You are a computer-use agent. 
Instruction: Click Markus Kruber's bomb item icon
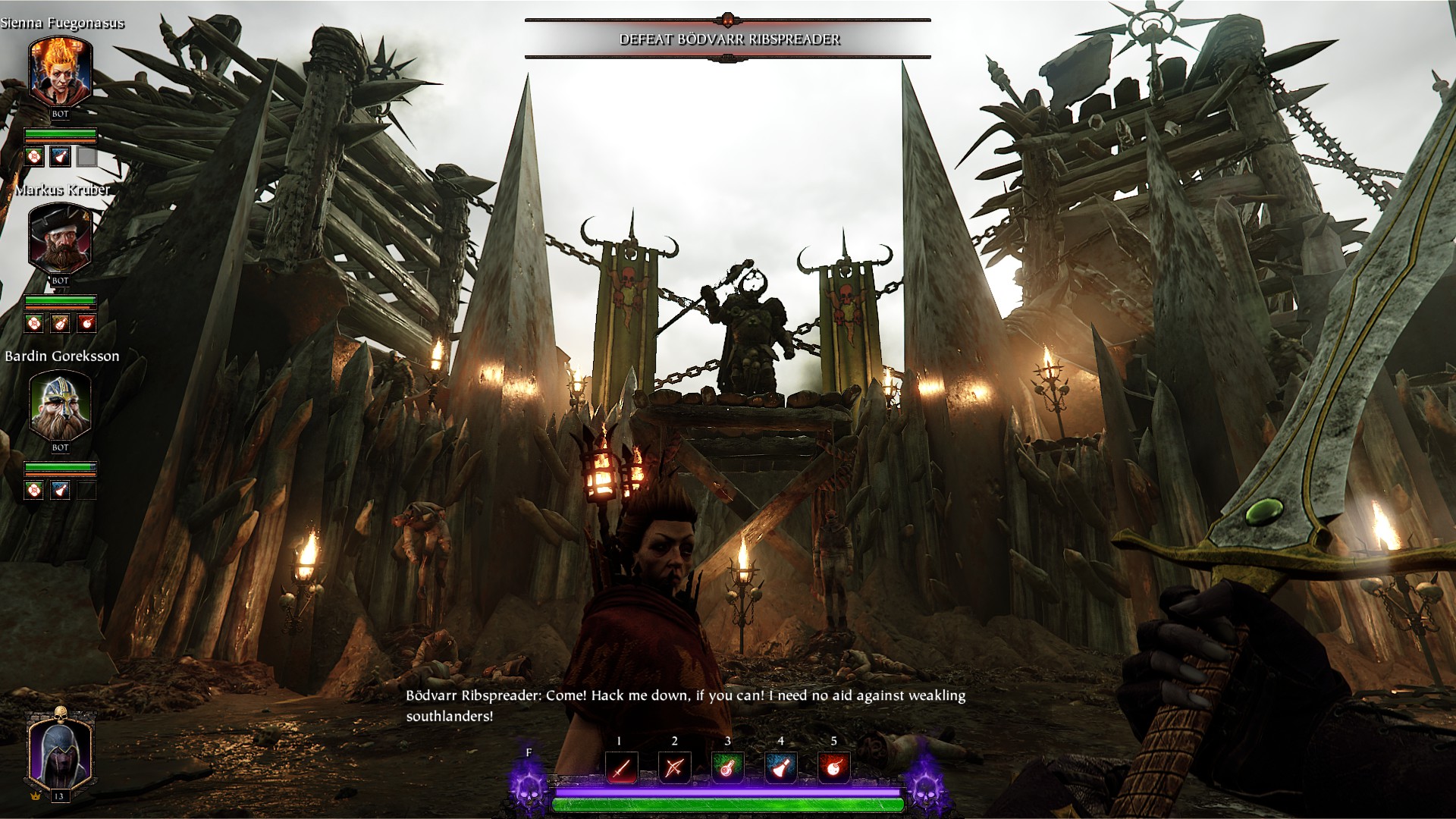[x=87, y=324]
